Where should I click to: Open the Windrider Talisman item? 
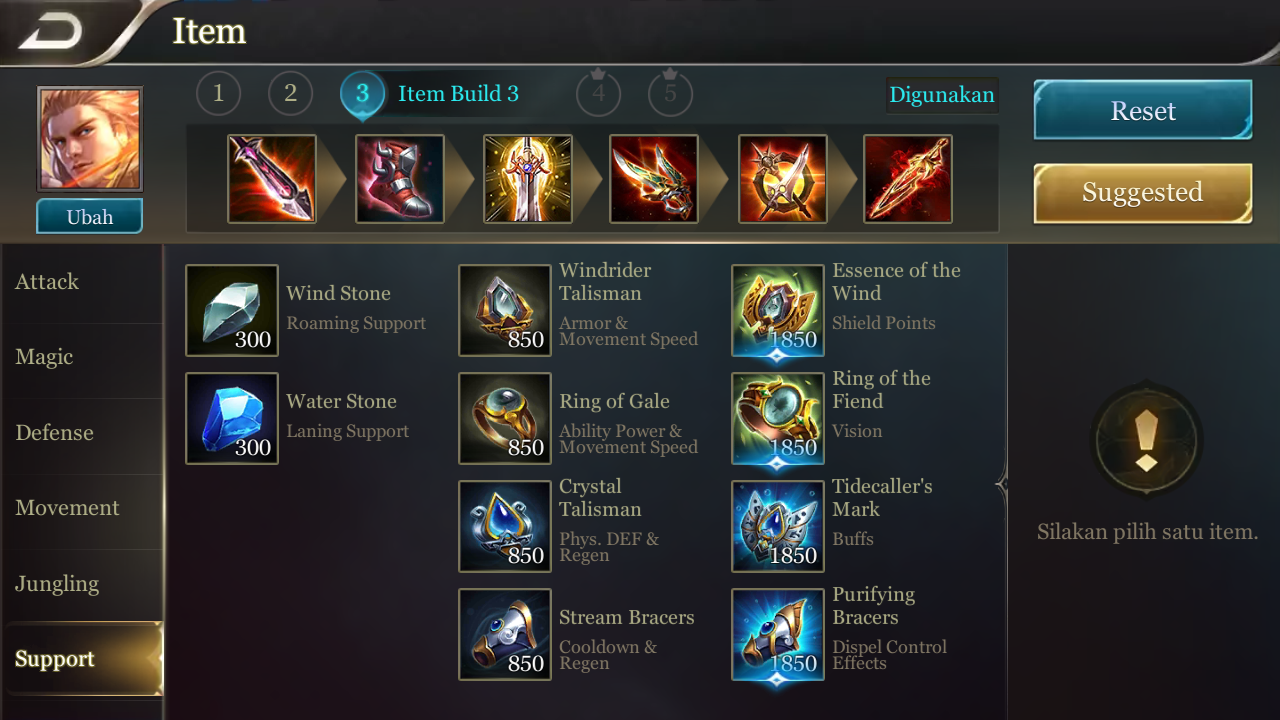pyautogui.click(x=504, y=310)
